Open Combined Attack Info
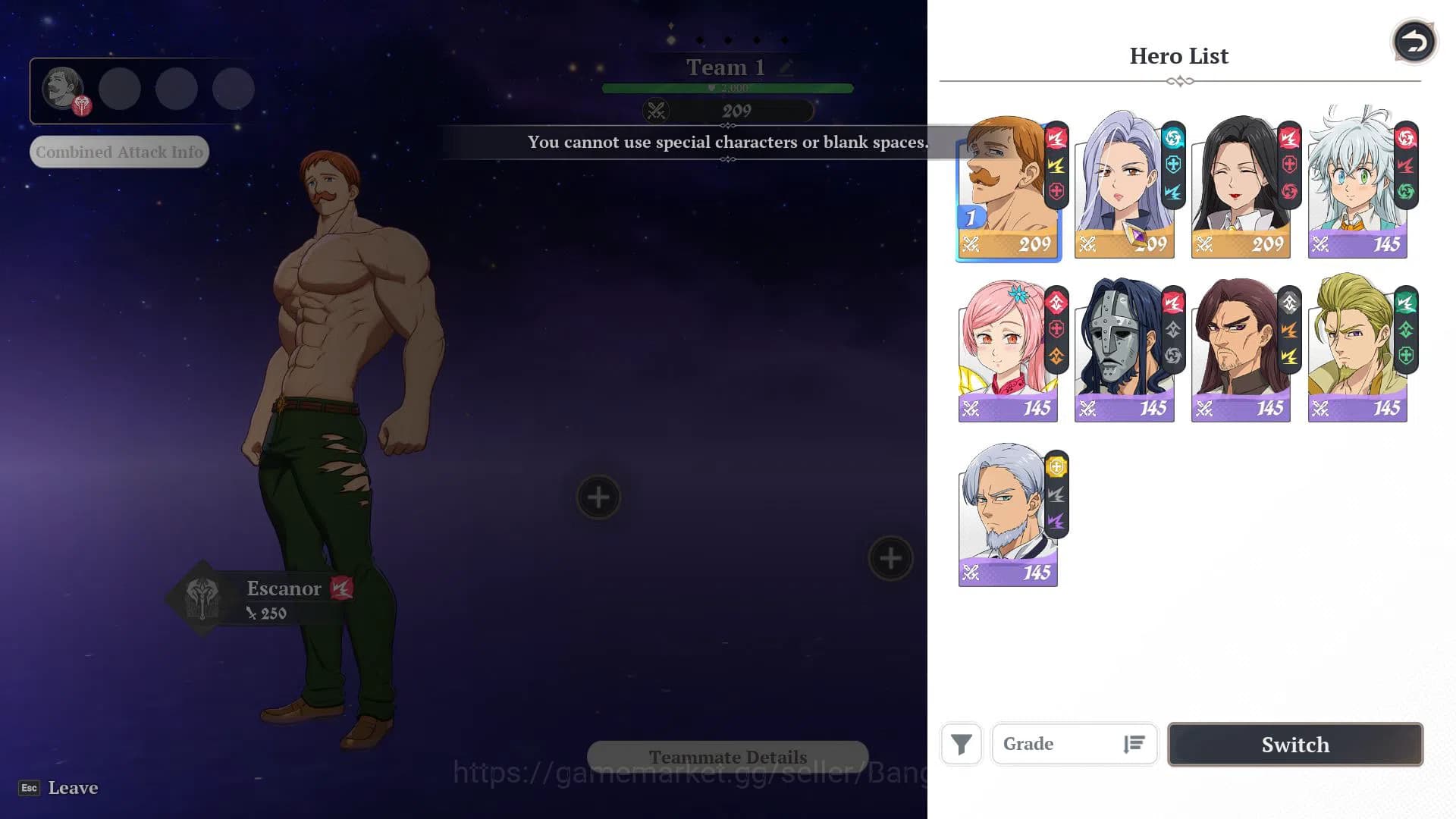The image size is (1456, 819). (x=118, y=152)
